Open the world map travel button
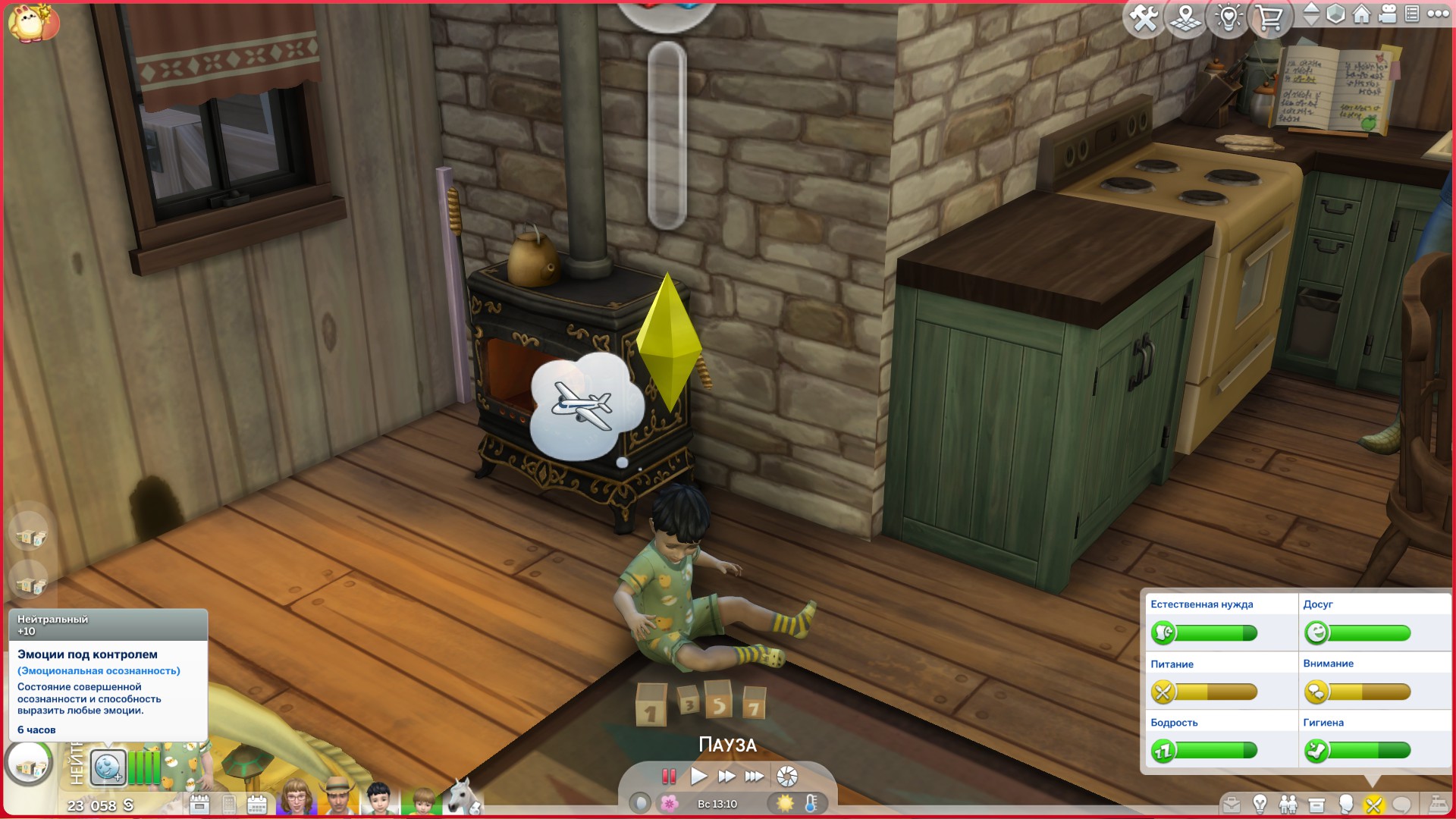Image resolution: width=1456 pixels, height=819 pixels. coord(1186,17)
